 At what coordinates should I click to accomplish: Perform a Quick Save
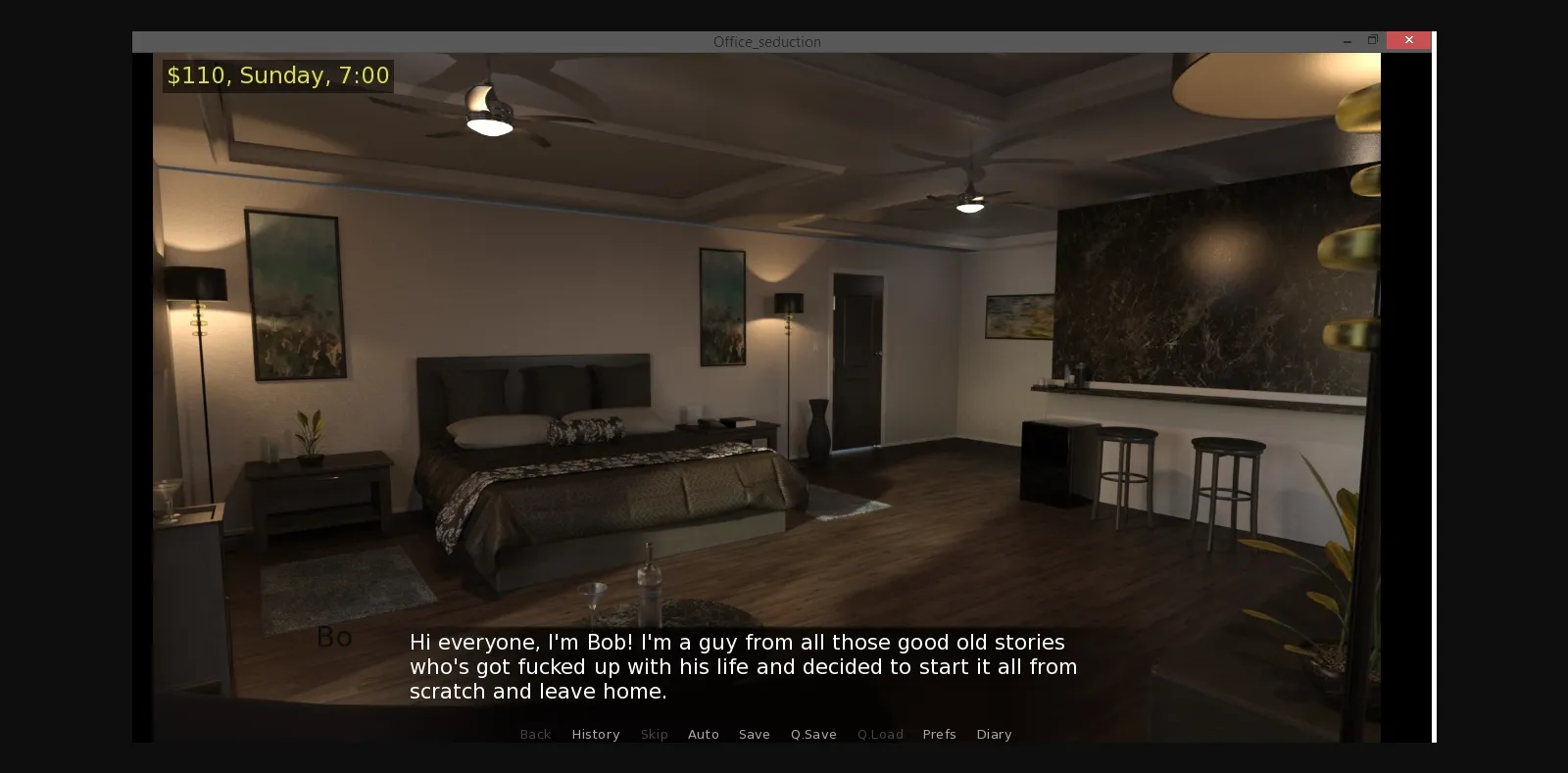click(813, 734)
